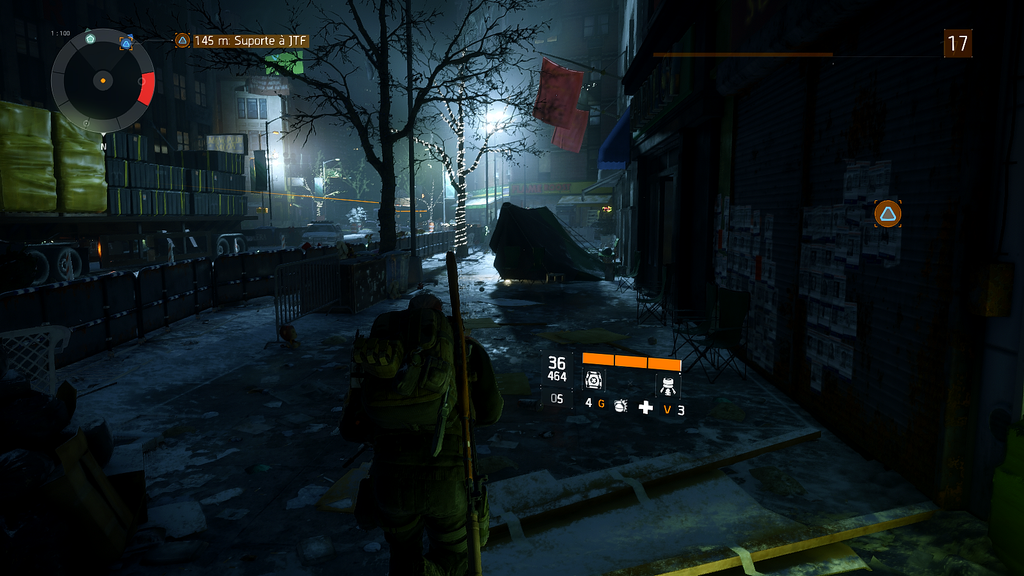The width and height of the screenshot is (1024, 576).
Task: Click the orange triangle waypoint marker
Action: click(x=887, y=213)
